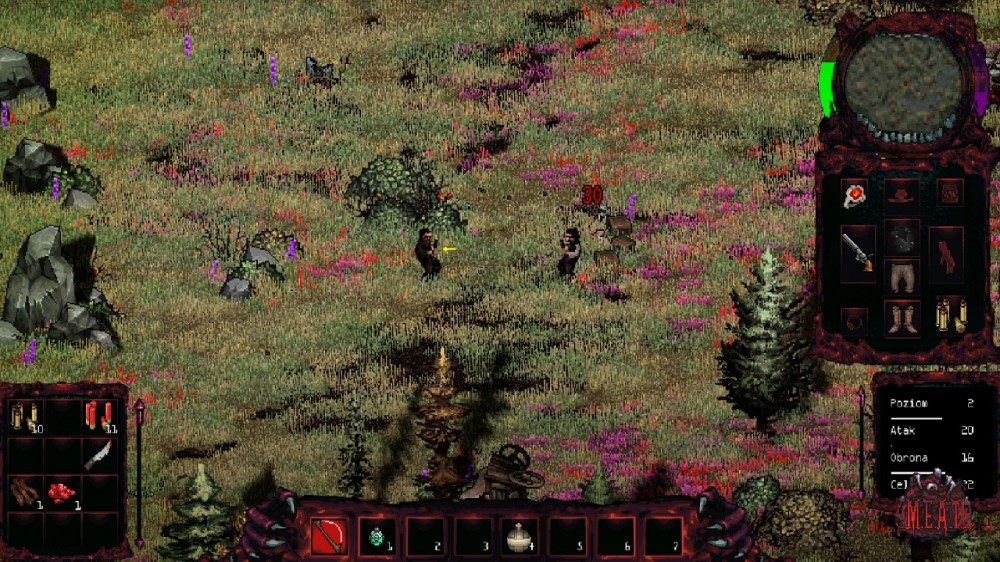Select the red shotgun shells stack

98,415
